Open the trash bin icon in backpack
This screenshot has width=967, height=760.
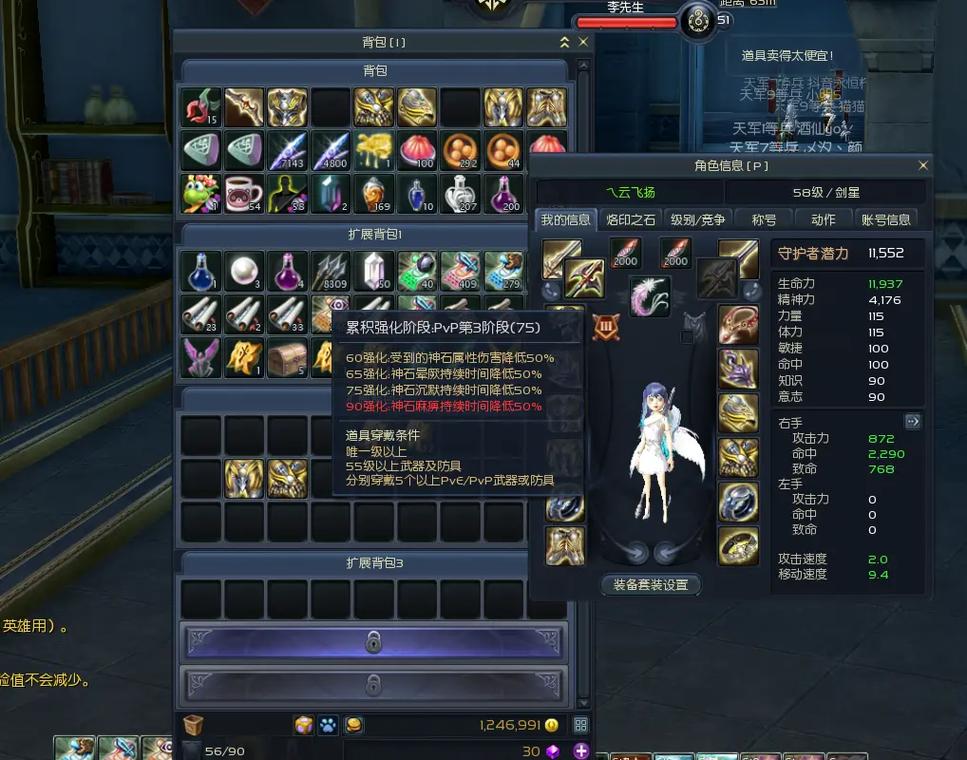193,725
